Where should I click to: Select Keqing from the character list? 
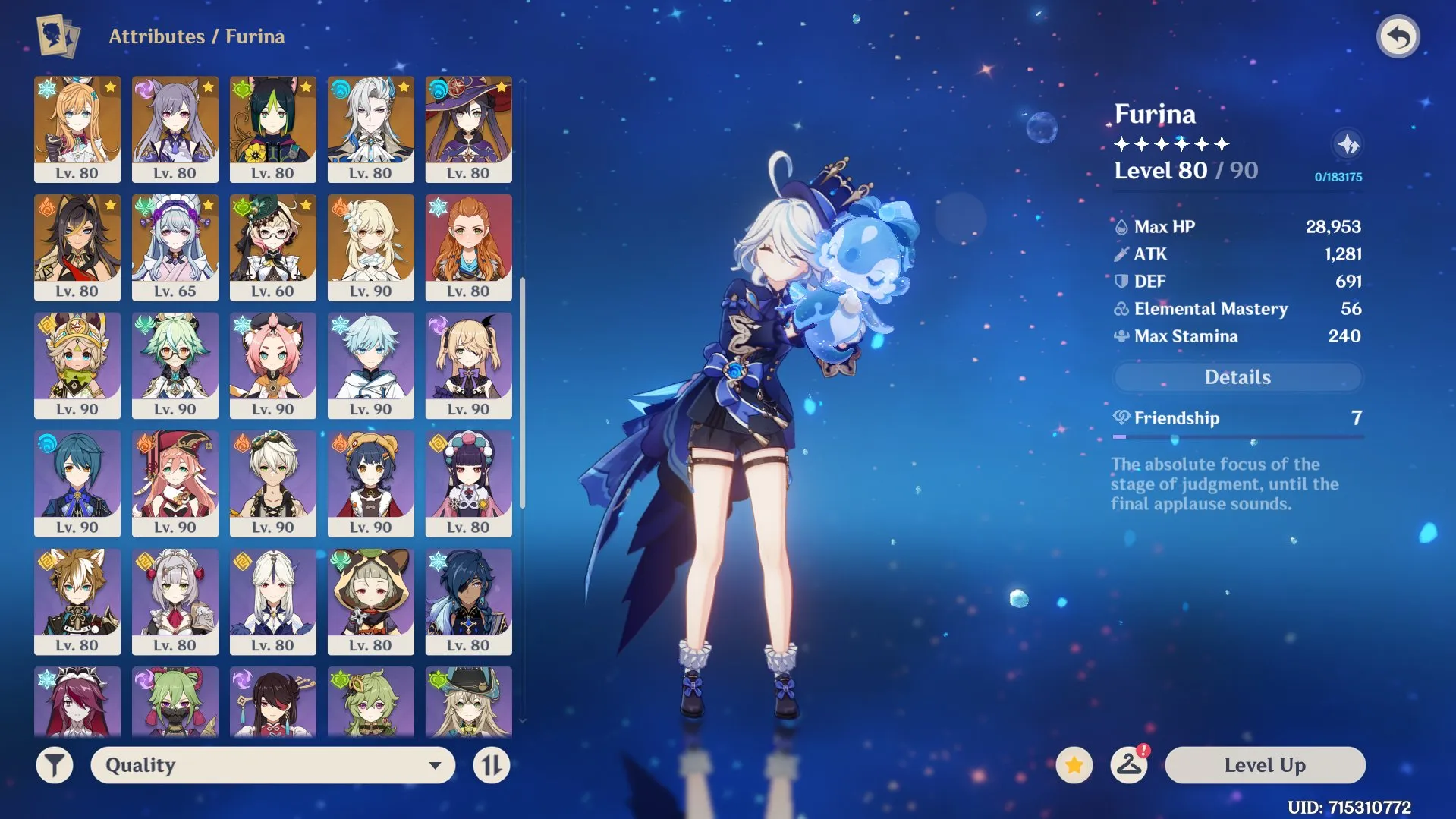coord(175,129)
